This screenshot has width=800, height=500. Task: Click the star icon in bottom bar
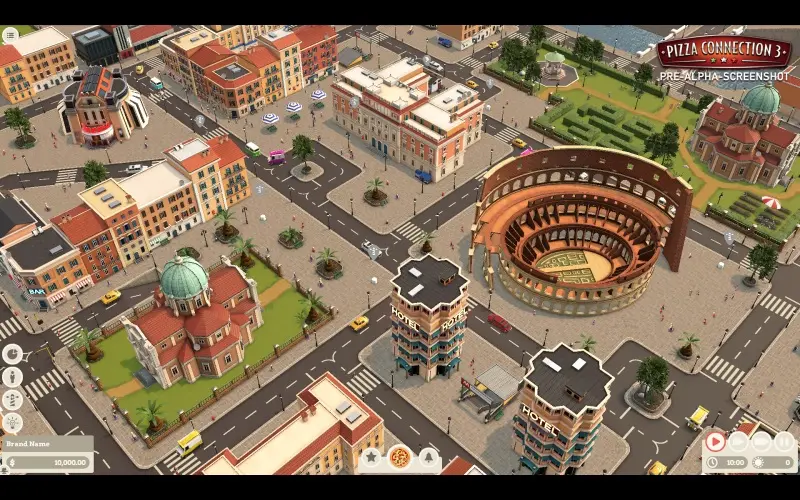point(371,457)
